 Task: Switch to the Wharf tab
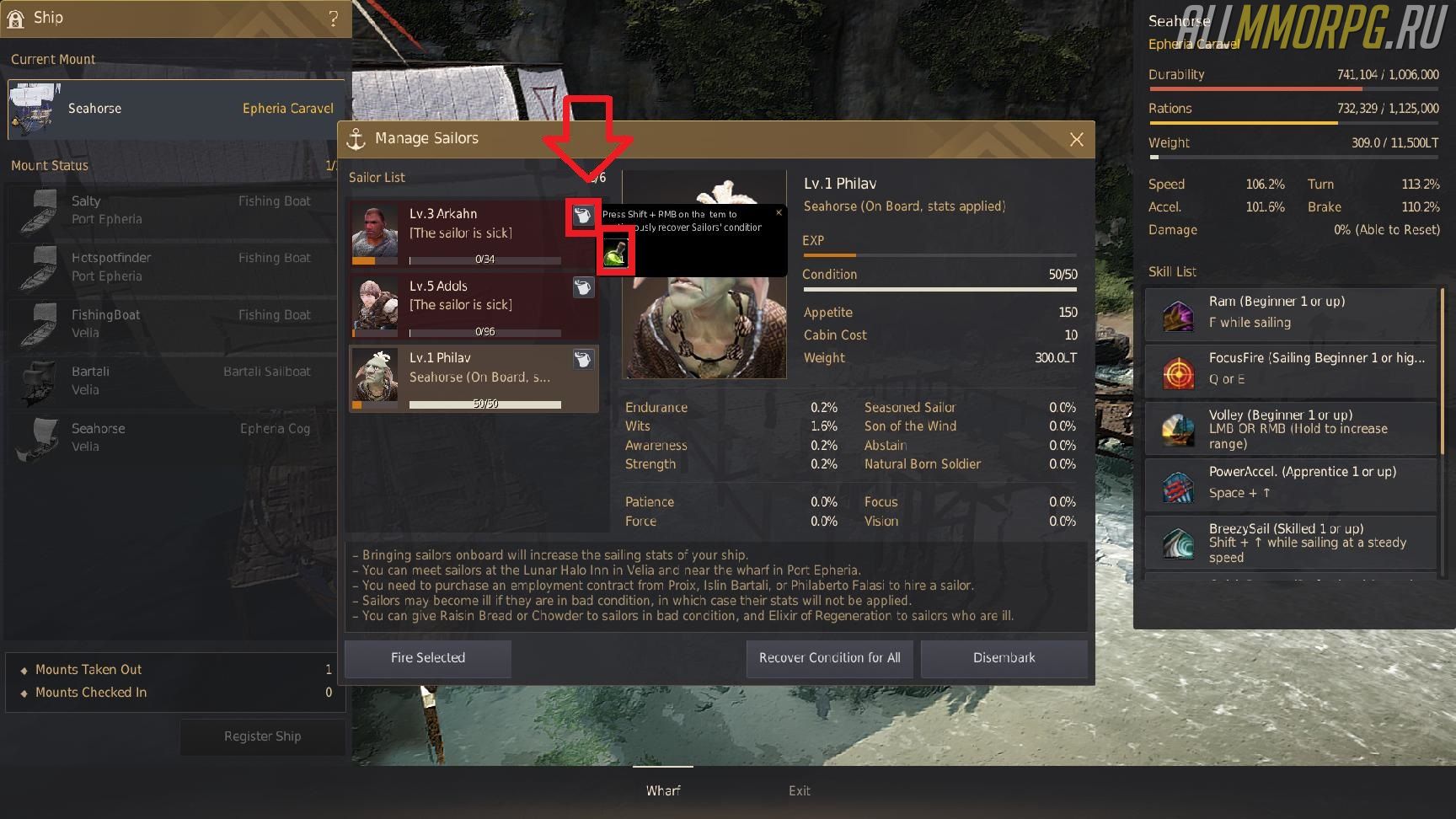point(663,790)
